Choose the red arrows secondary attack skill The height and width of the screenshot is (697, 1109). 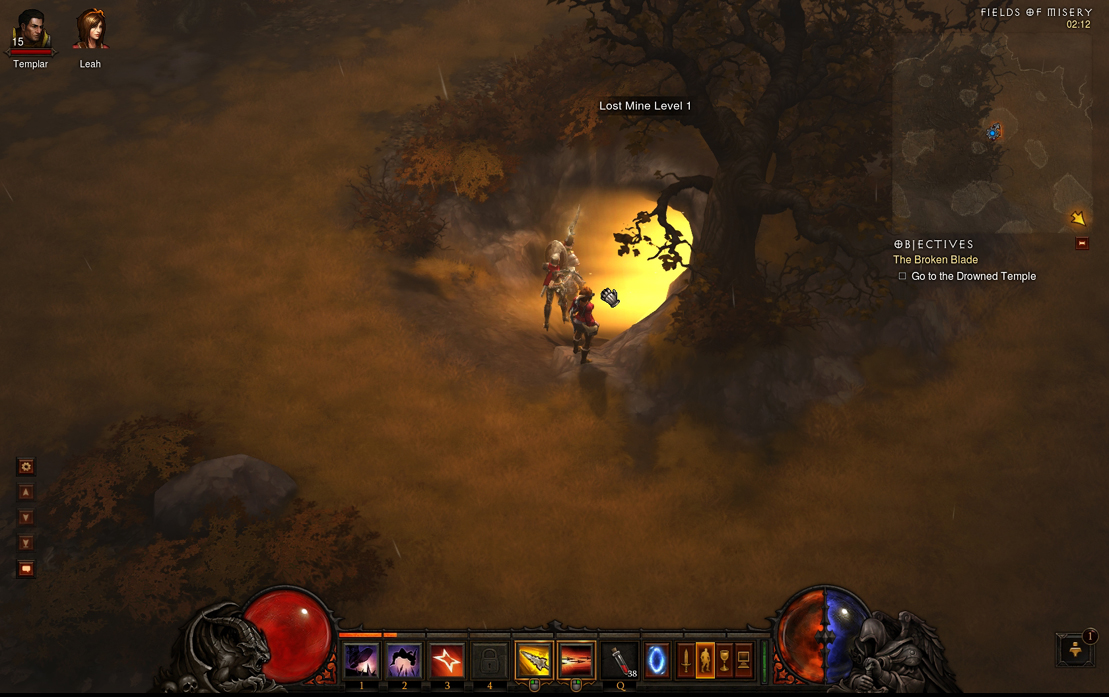pos(576,661)
